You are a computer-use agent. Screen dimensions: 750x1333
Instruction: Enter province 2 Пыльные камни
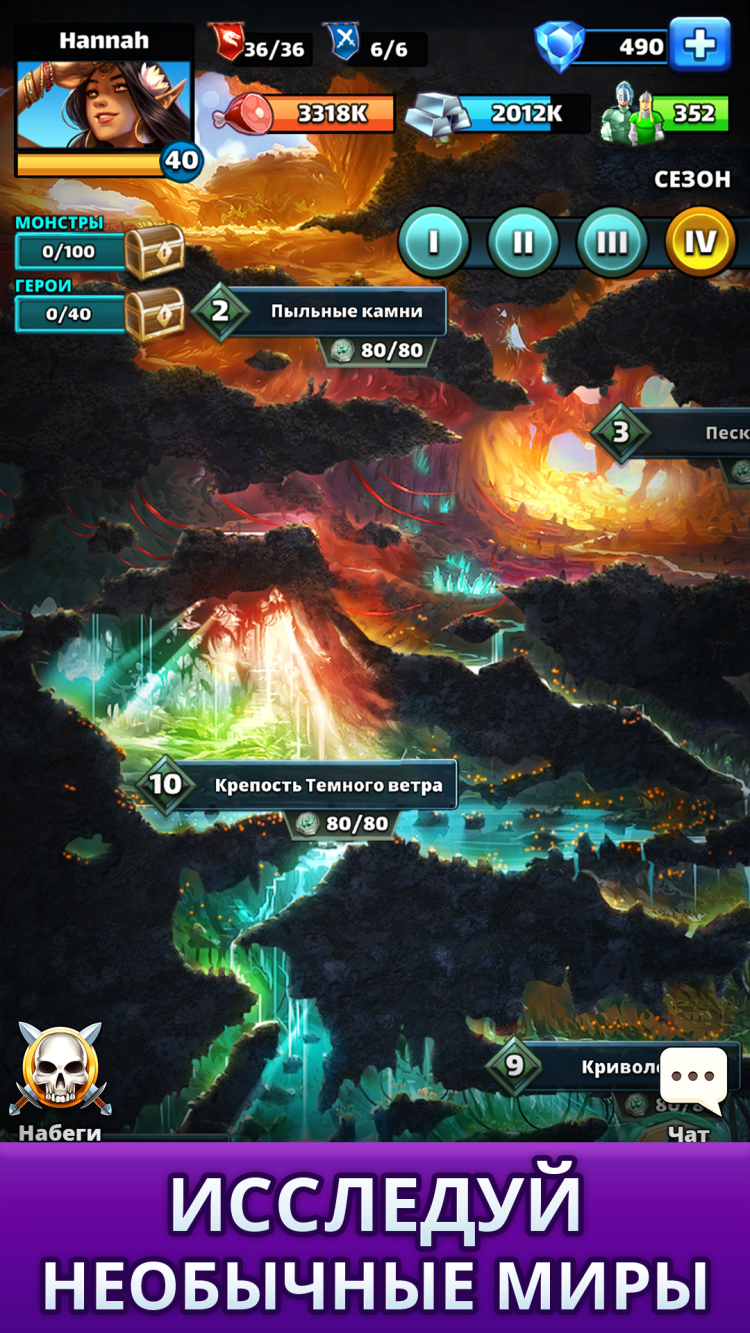(x=320, y=311)
